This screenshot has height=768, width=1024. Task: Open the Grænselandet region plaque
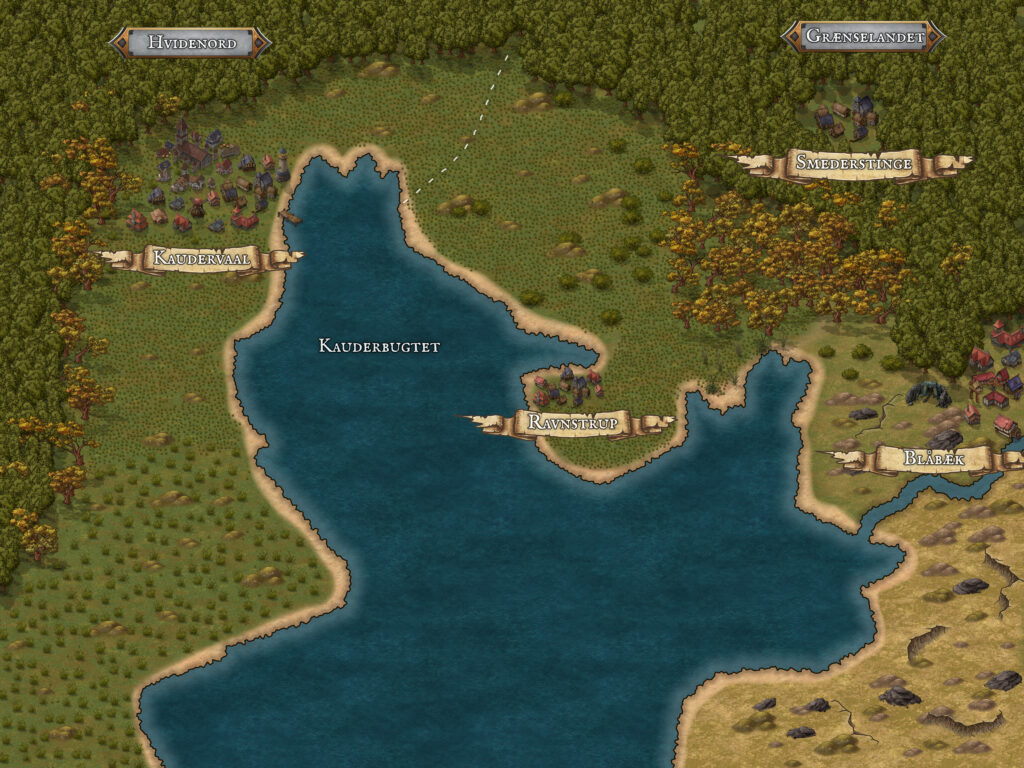(x=863, y=37)
